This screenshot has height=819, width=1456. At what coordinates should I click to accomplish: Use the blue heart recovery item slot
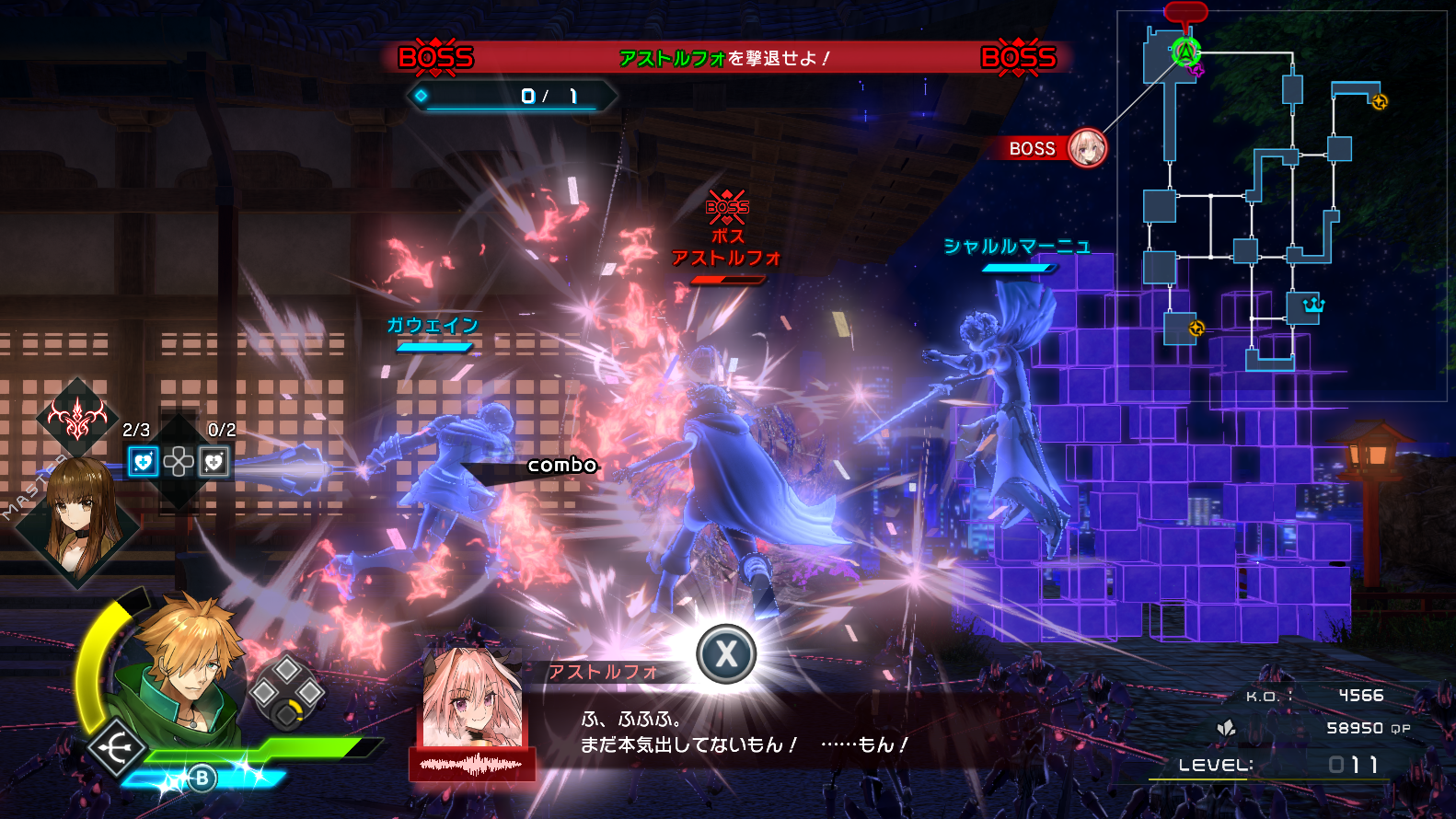point(143,461)
